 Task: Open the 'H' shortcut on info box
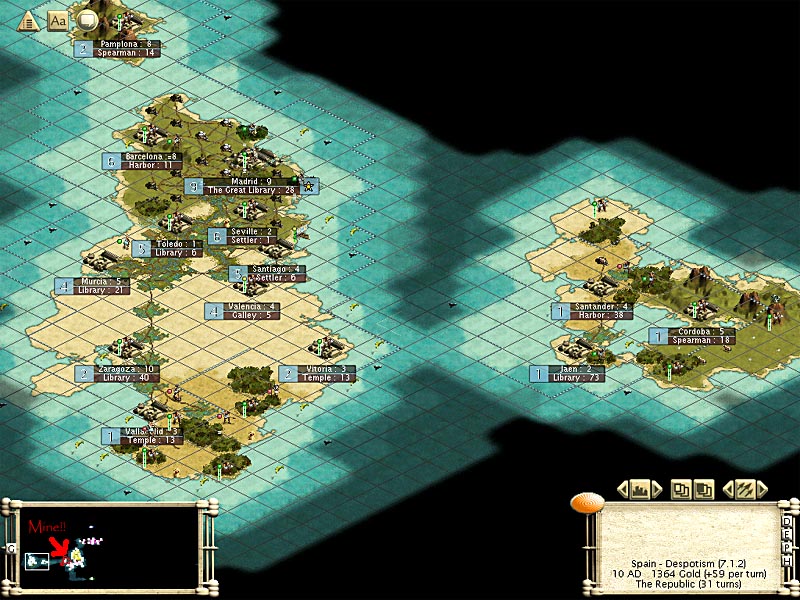[787, 563]
